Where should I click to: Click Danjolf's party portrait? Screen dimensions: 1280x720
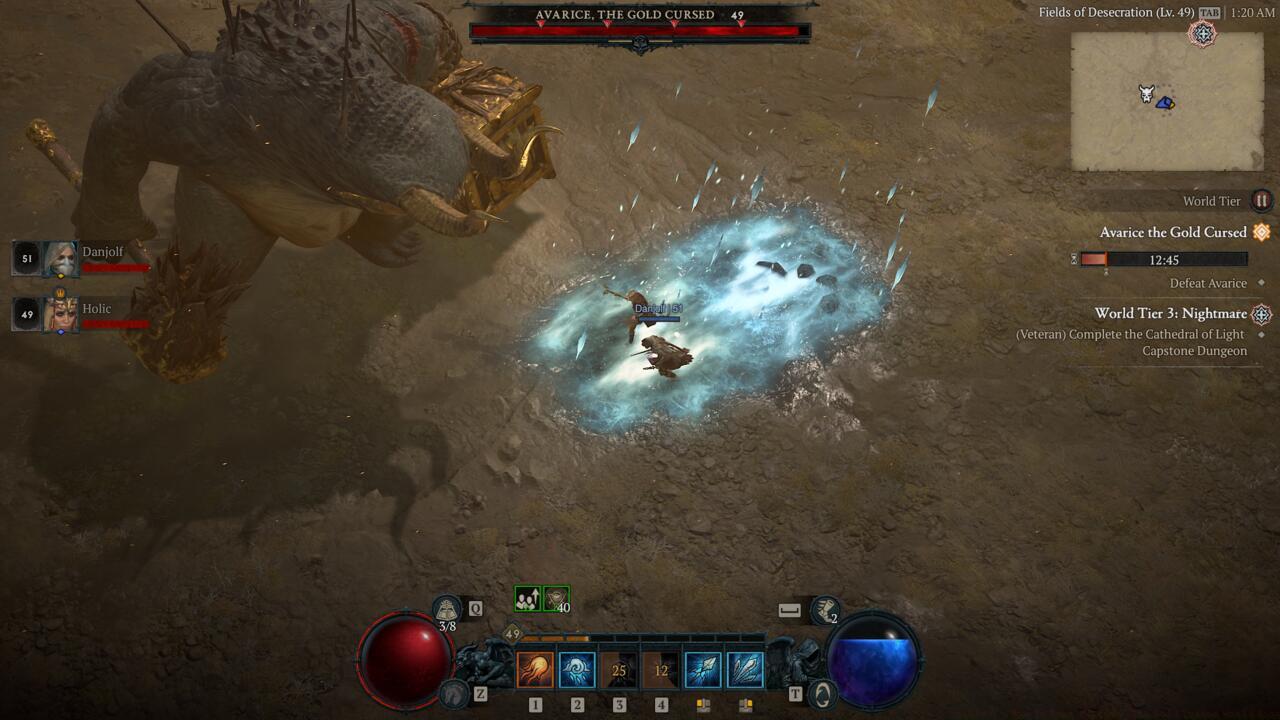pyautogui.click(x=60, y=259)
